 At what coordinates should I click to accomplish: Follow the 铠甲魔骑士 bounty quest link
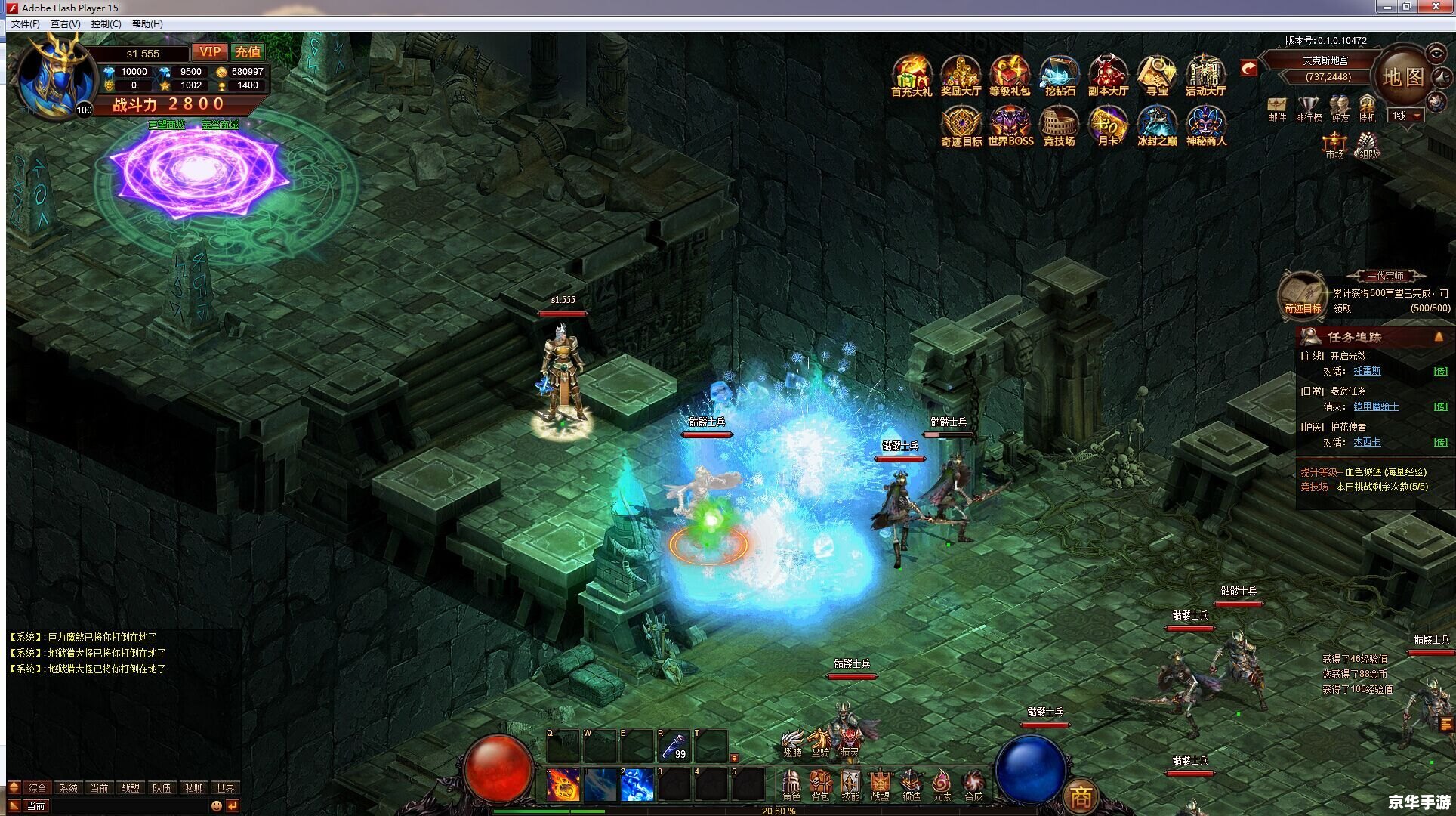click(x=1376, y=406)
